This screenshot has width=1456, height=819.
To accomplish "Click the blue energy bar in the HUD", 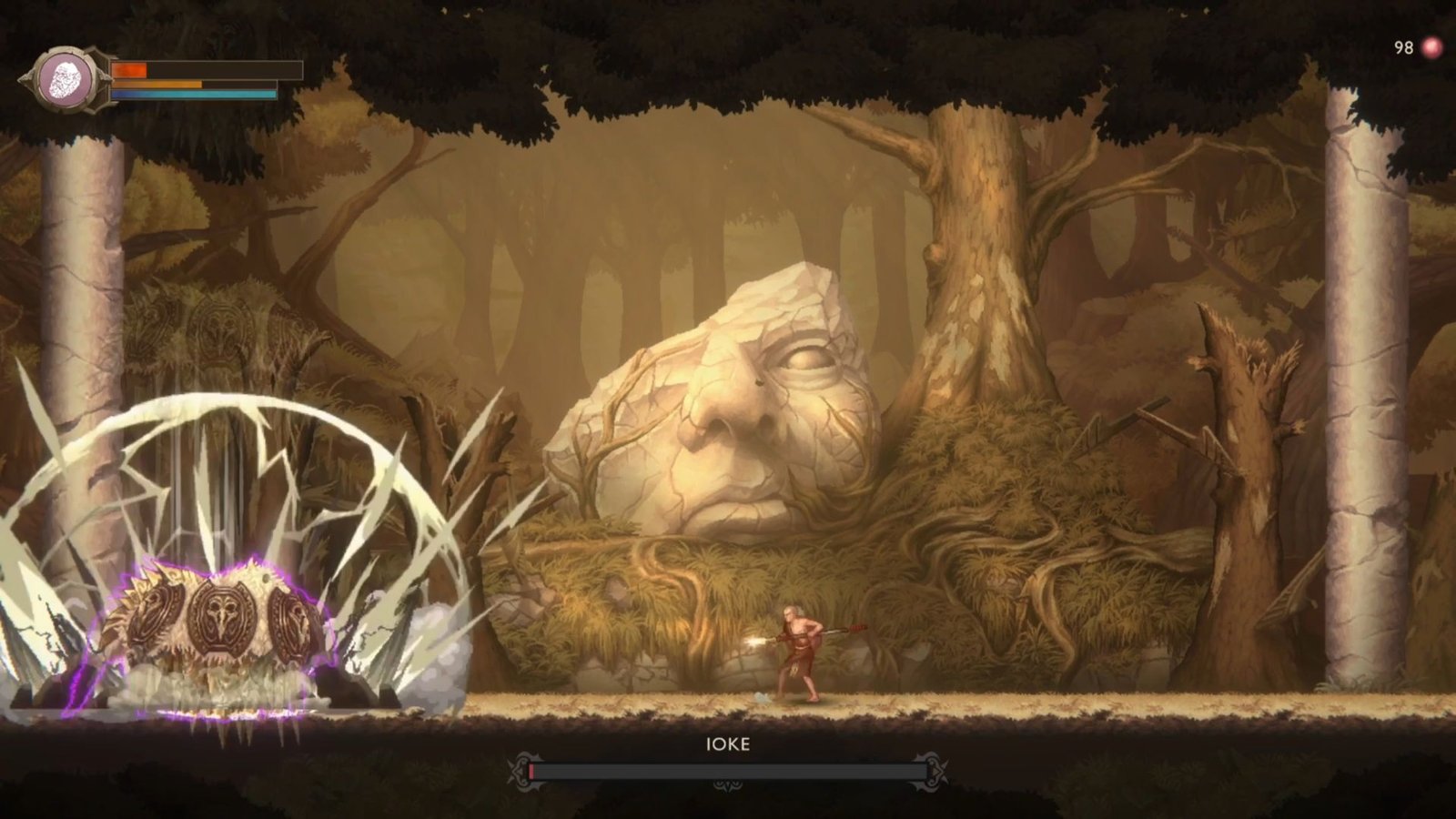I will point(193,94).
